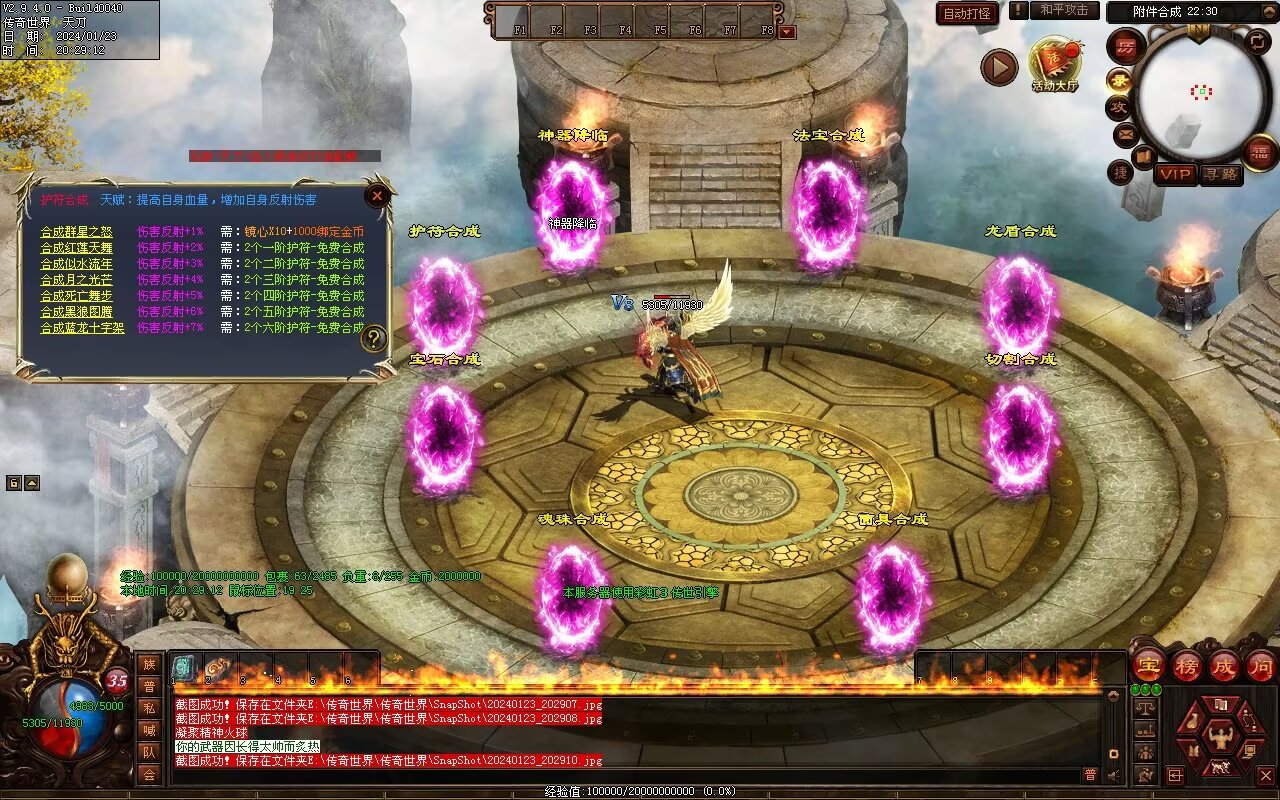This screenshot has width=1280, height=800.
Task: Switch the 和平攻击 attack mode
Action: [1064, 10]
